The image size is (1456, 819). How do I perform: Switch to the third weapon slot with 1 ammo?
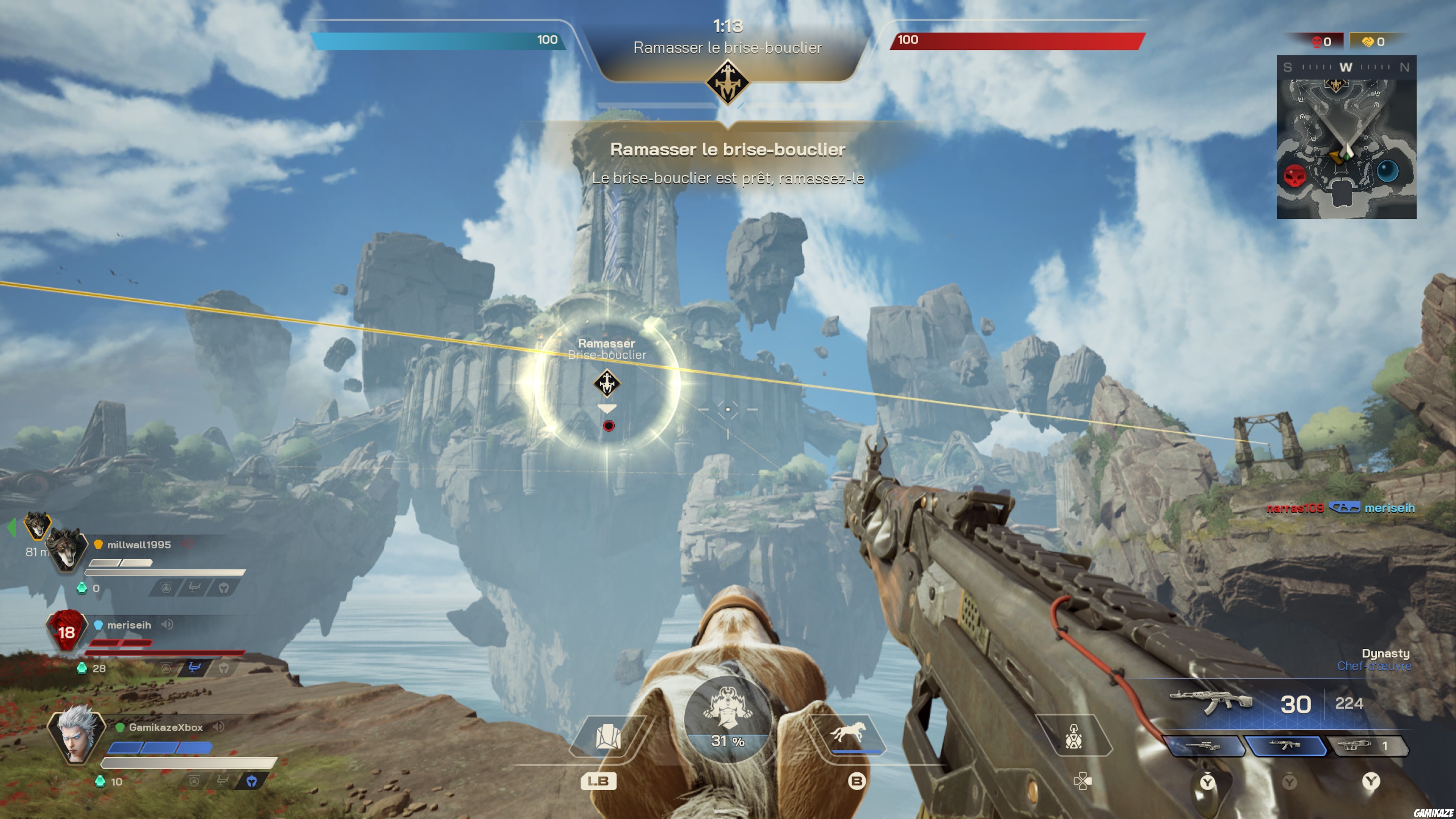point(1366,746)
